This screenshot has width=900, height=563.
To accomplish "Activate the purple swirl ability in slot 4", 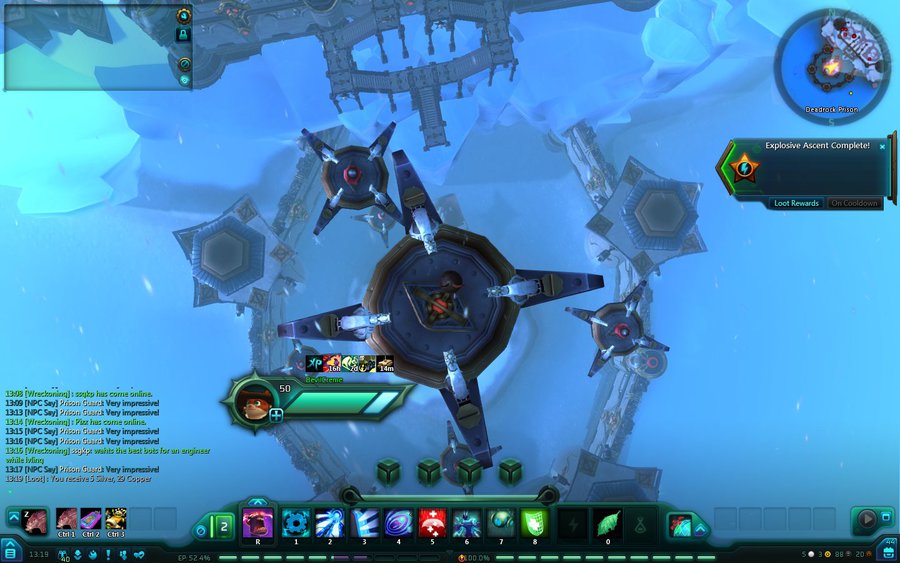I will pyautogui.click(x=398, y=523).
